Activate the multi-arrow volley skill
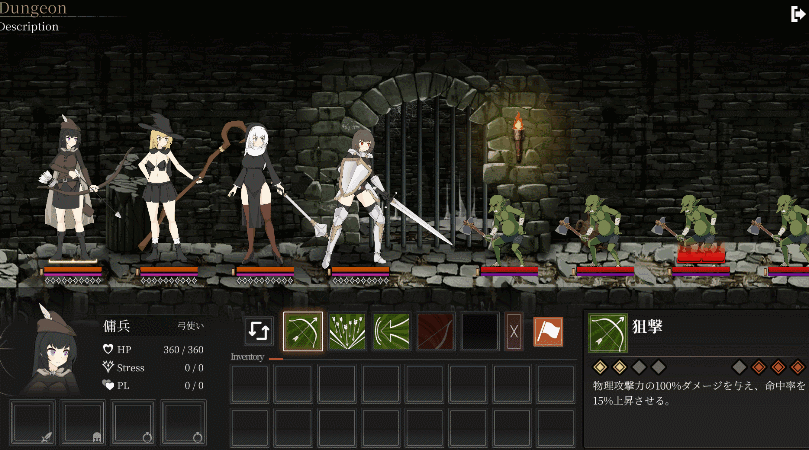This screenshot has width=809, height=450. 346,331
